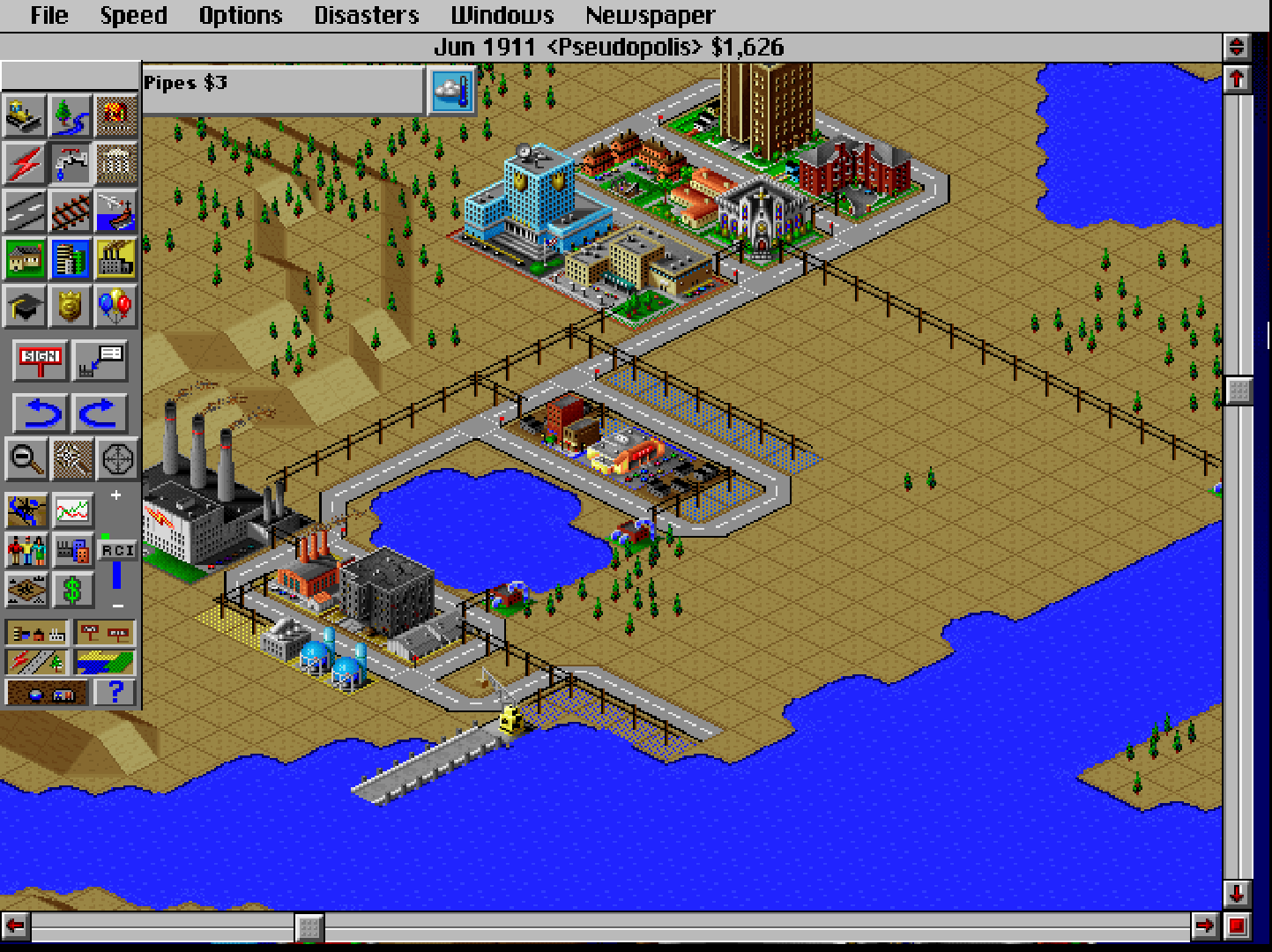The height and width of the screenshot is (952, 1272).
Task: Select the Sign placement tool
Action: (39, 360)
